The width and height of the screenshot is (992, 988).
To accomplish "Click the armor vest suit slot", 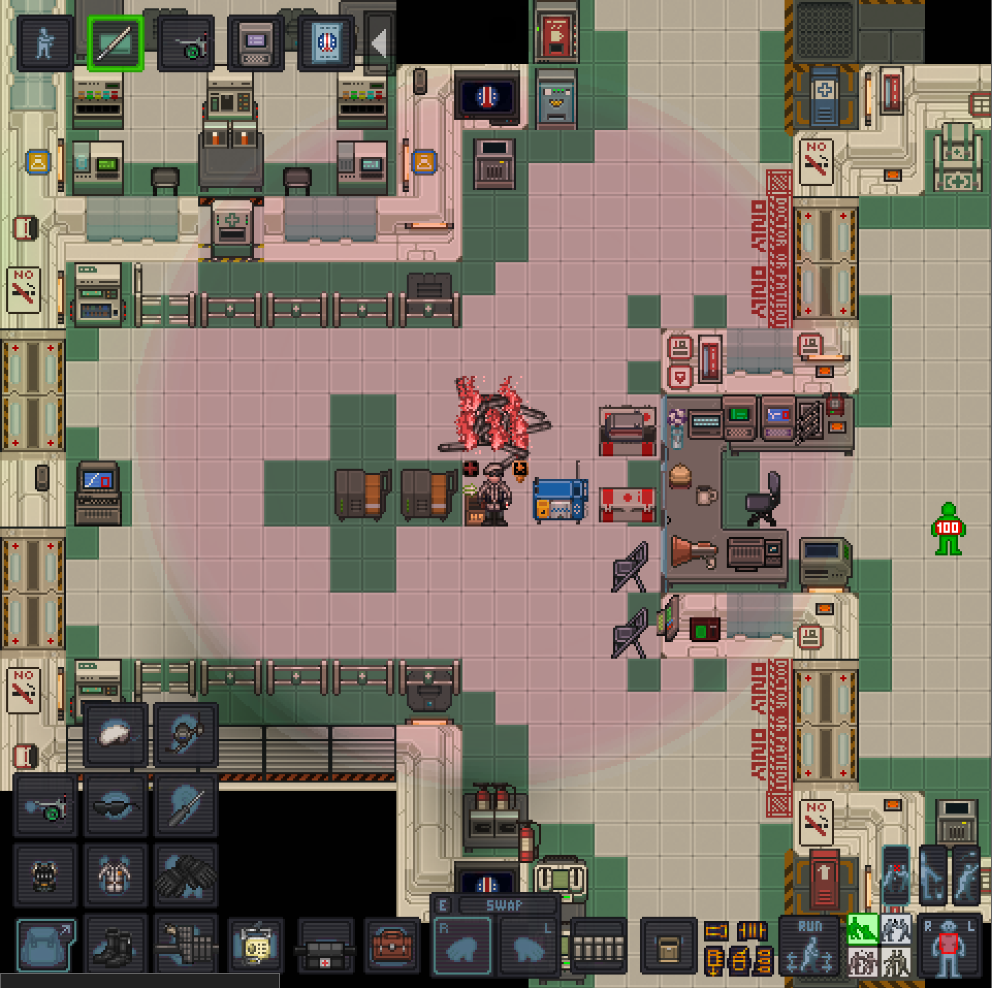I will pyautogui.click(x=116, y=874).
